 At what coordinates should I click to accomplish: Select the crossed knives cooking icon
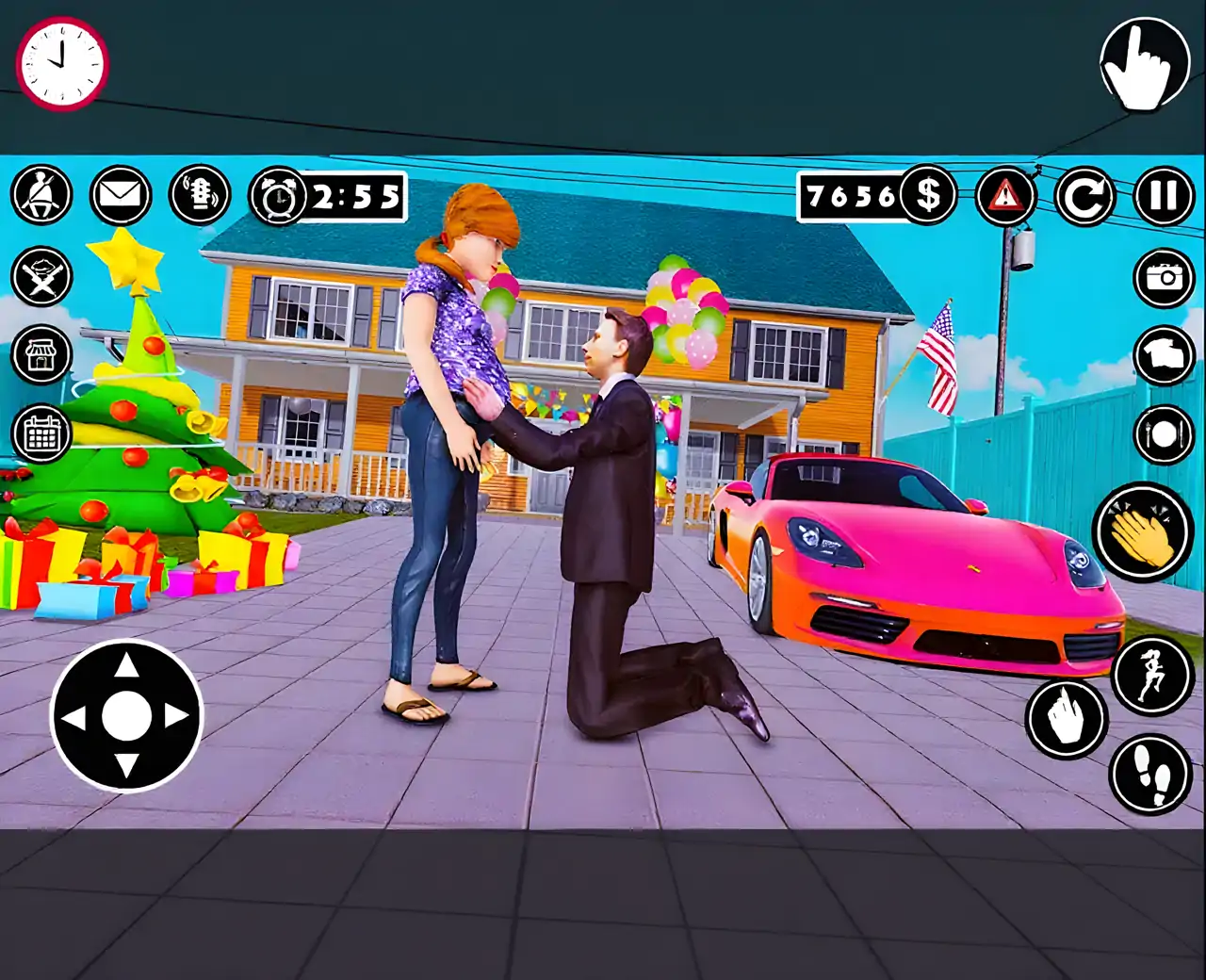tap(41, 277)
